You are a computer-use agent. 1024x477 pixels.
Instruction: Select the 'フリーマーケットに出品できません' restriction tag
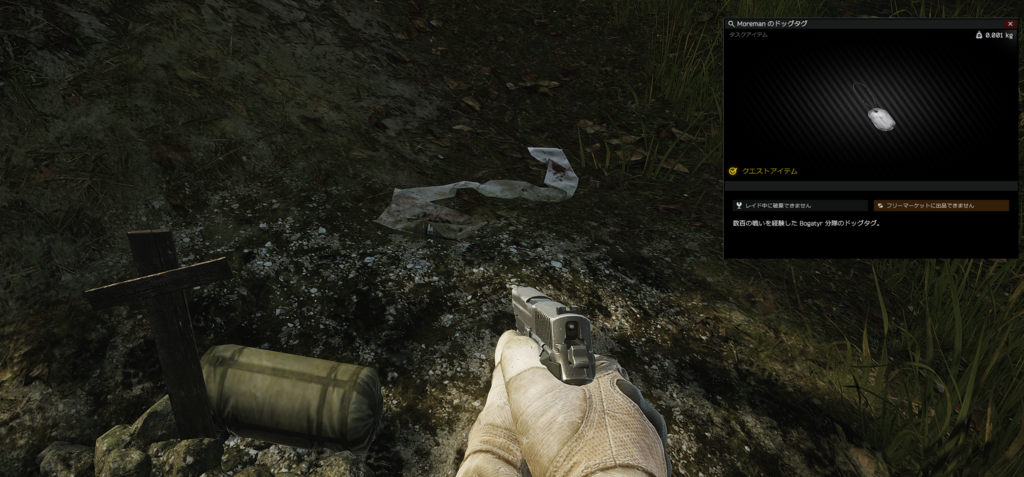[x=940, y=206]
